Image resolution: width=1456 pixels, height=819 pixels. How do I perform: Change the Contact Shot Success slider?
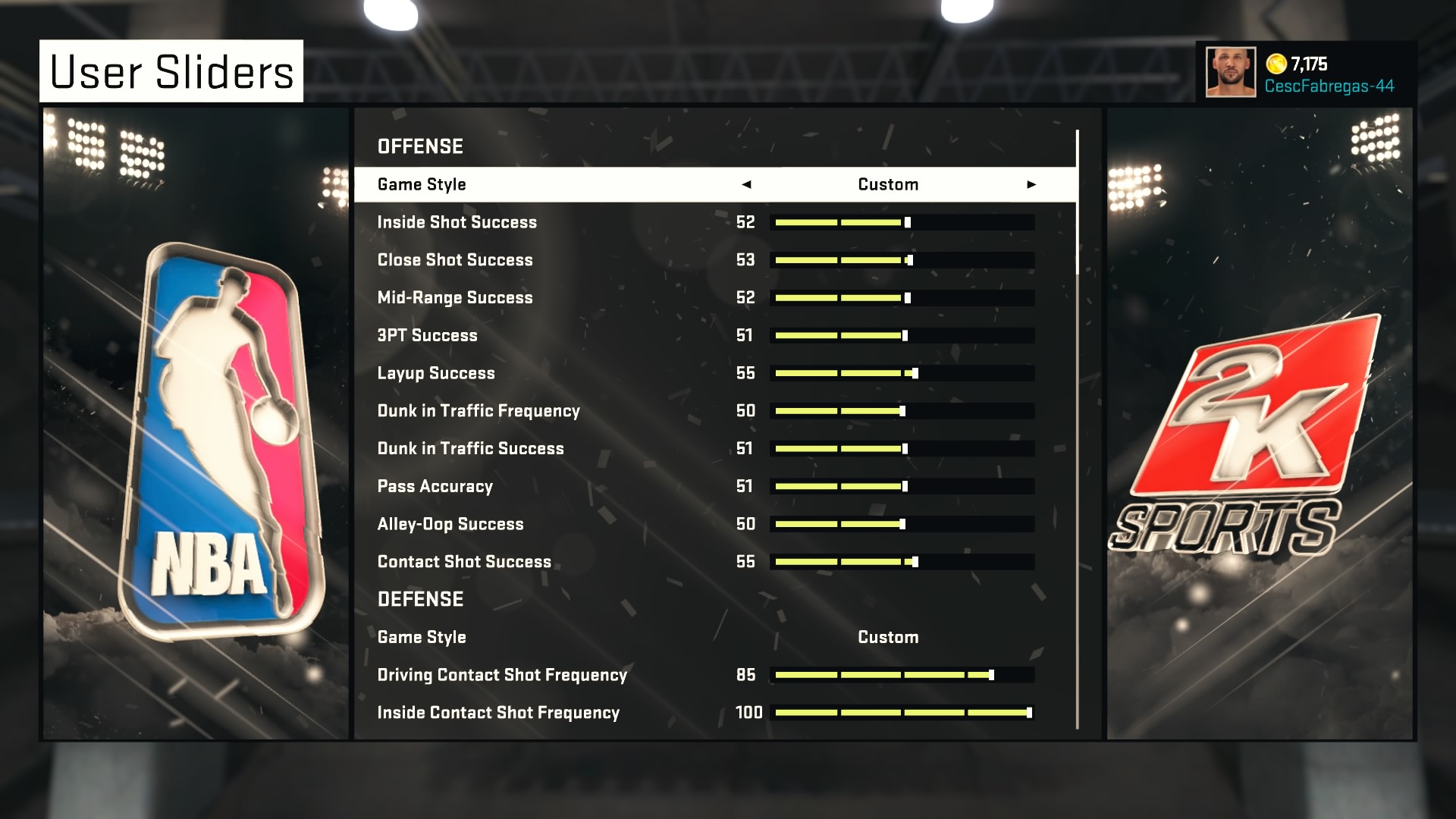902,562
